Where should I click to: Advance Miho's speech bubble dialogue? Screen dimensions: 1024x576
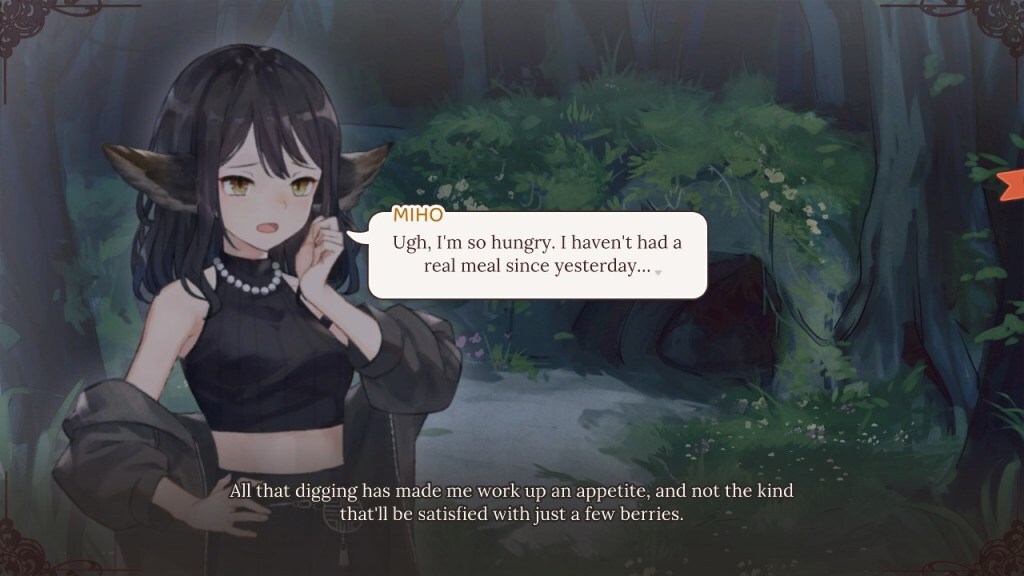coord(537,255)
